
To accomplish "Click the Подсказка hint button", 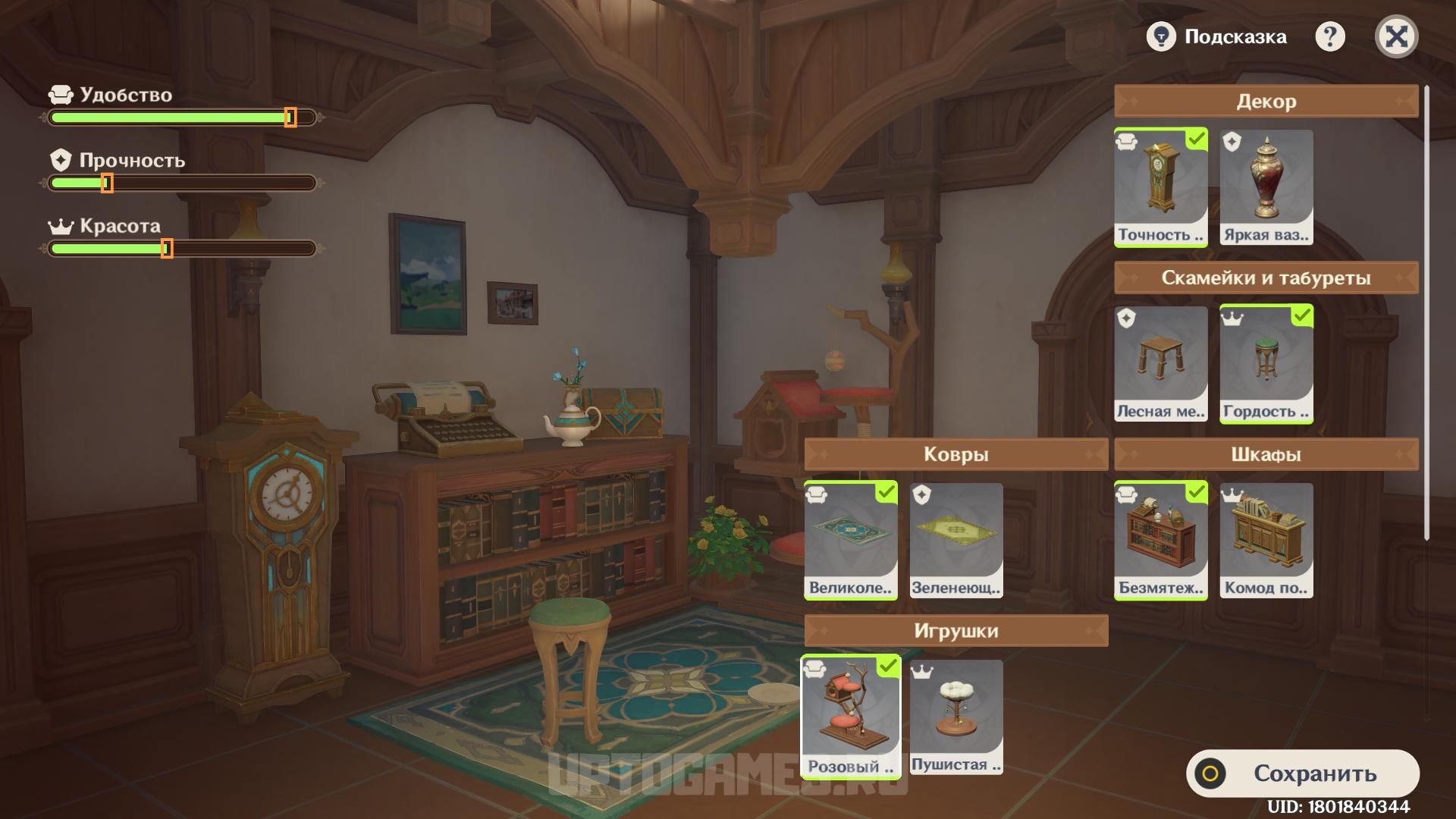I will click(x=1218, y=36).
